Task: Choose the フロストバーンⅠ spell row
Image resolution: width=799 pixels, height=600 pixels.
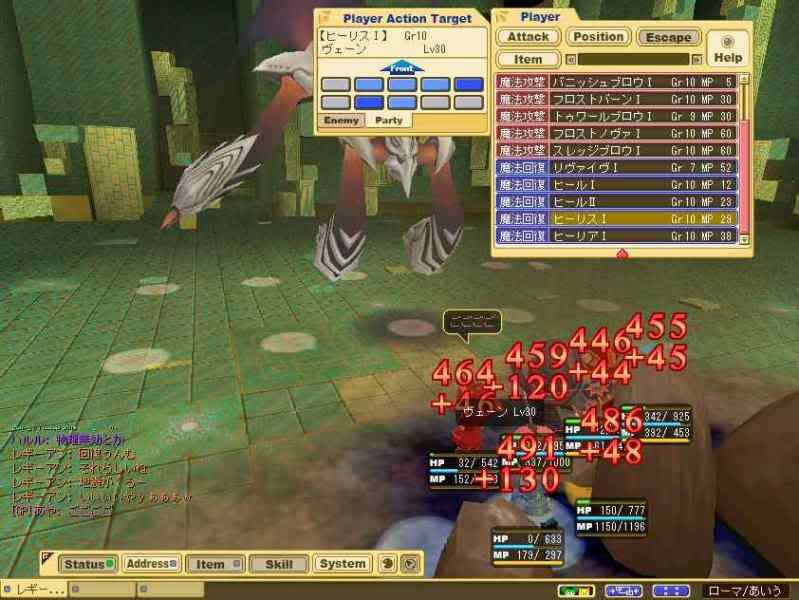Action: [x=616, y=99]
